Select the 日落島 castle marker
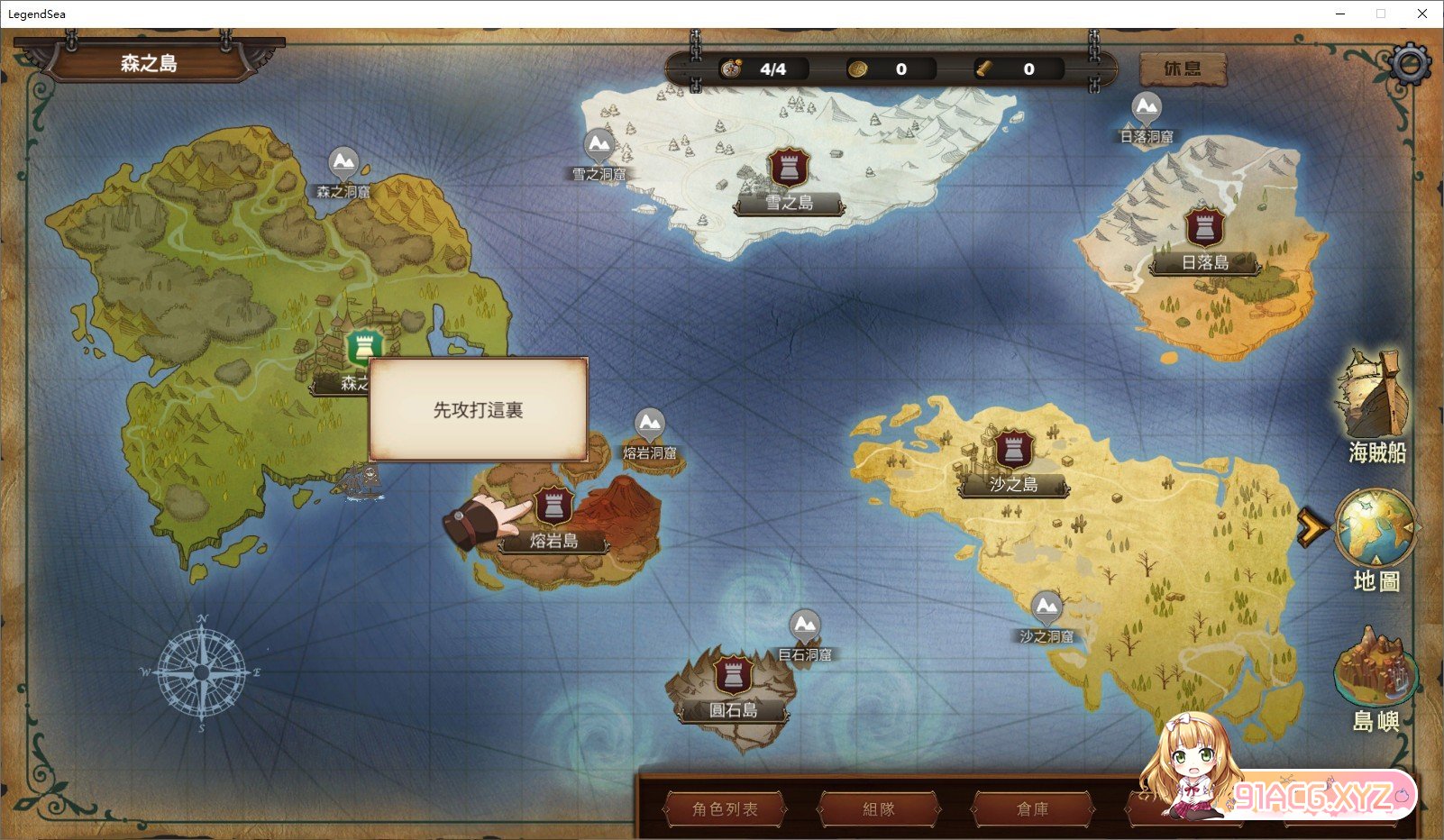Screen dimensions: 1444x840 pyautogui.click(x=1204, y=228)
